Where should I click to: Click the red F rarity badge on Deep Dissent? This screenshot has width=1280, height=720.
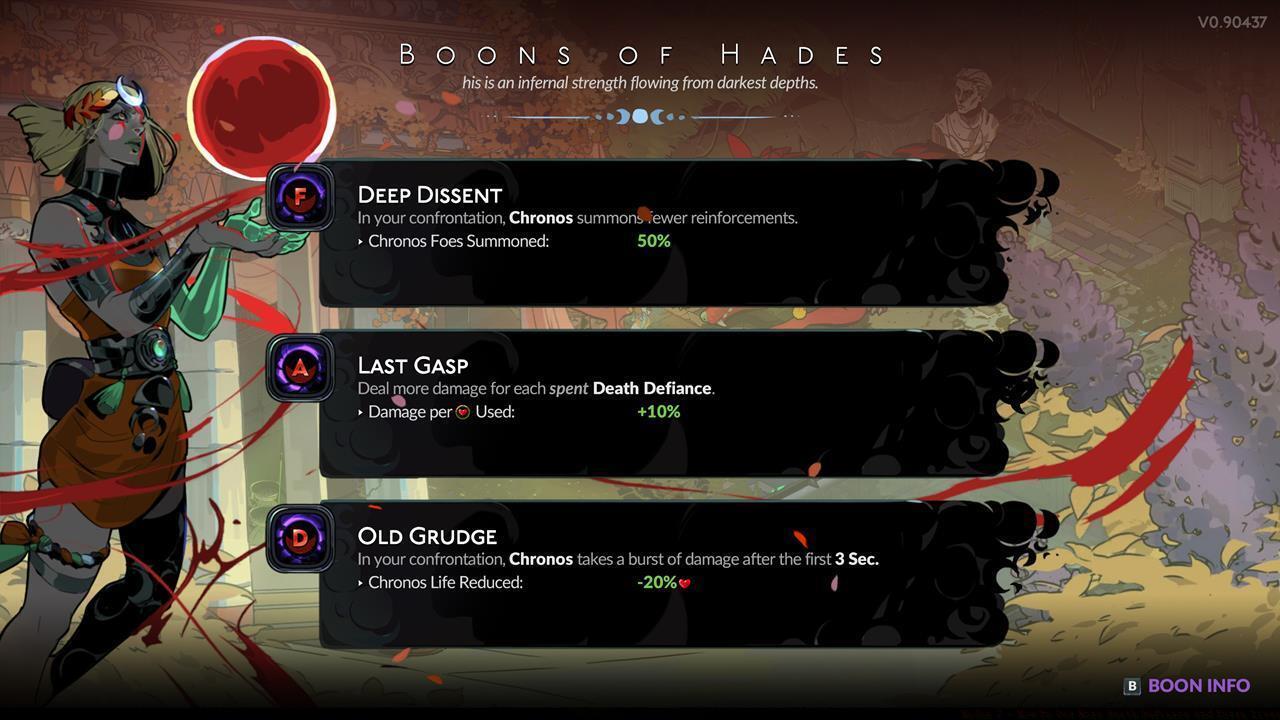click(299, 197)
